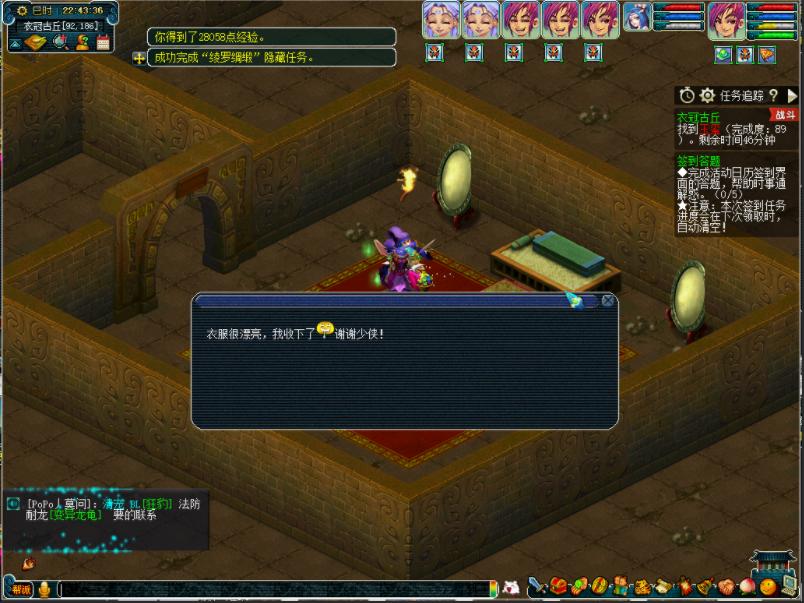Select the first white-haired team member portrait
Screen dimensions: 804x603
(x=440, y=20)
